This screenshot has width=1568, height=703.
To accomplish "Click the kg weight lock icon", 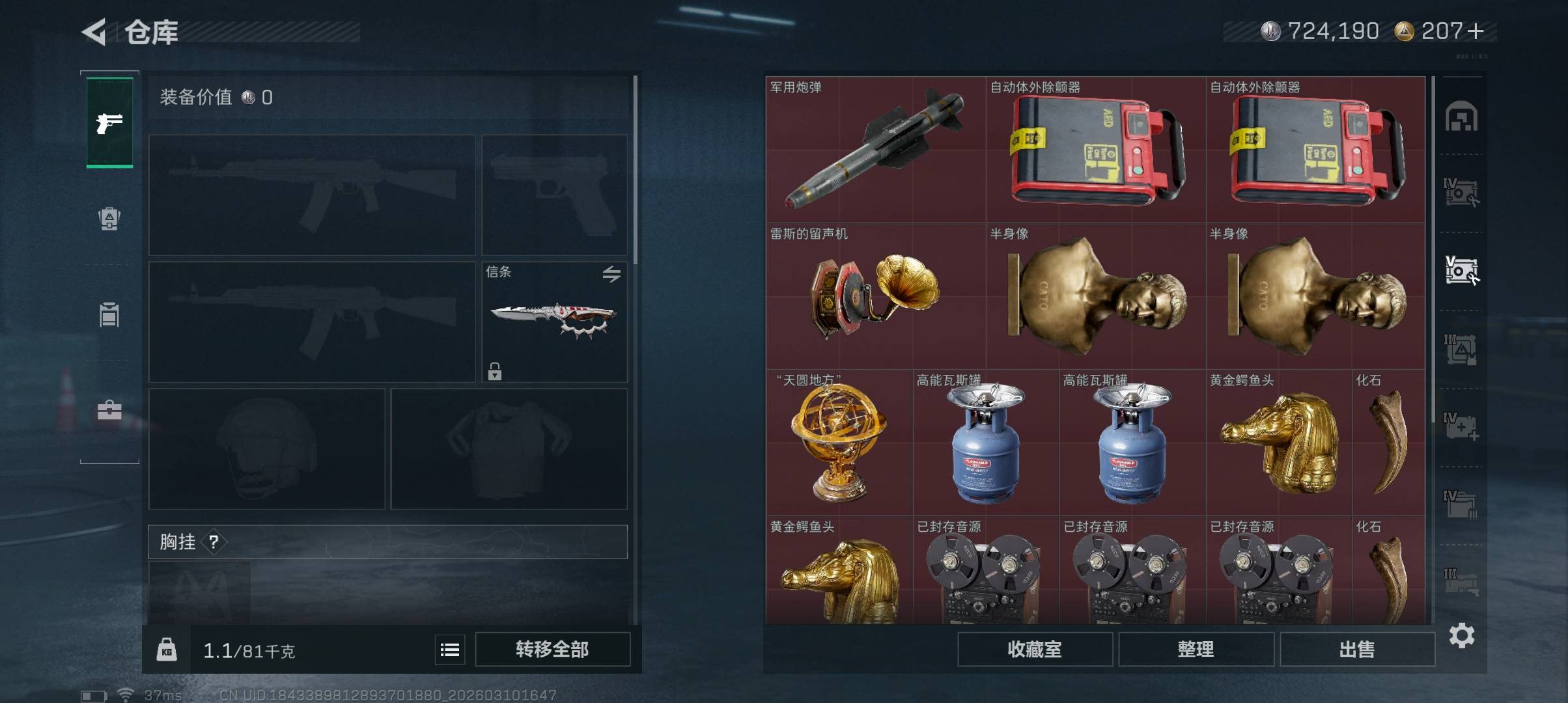I will pyautogui.click(x=167, y=650).
